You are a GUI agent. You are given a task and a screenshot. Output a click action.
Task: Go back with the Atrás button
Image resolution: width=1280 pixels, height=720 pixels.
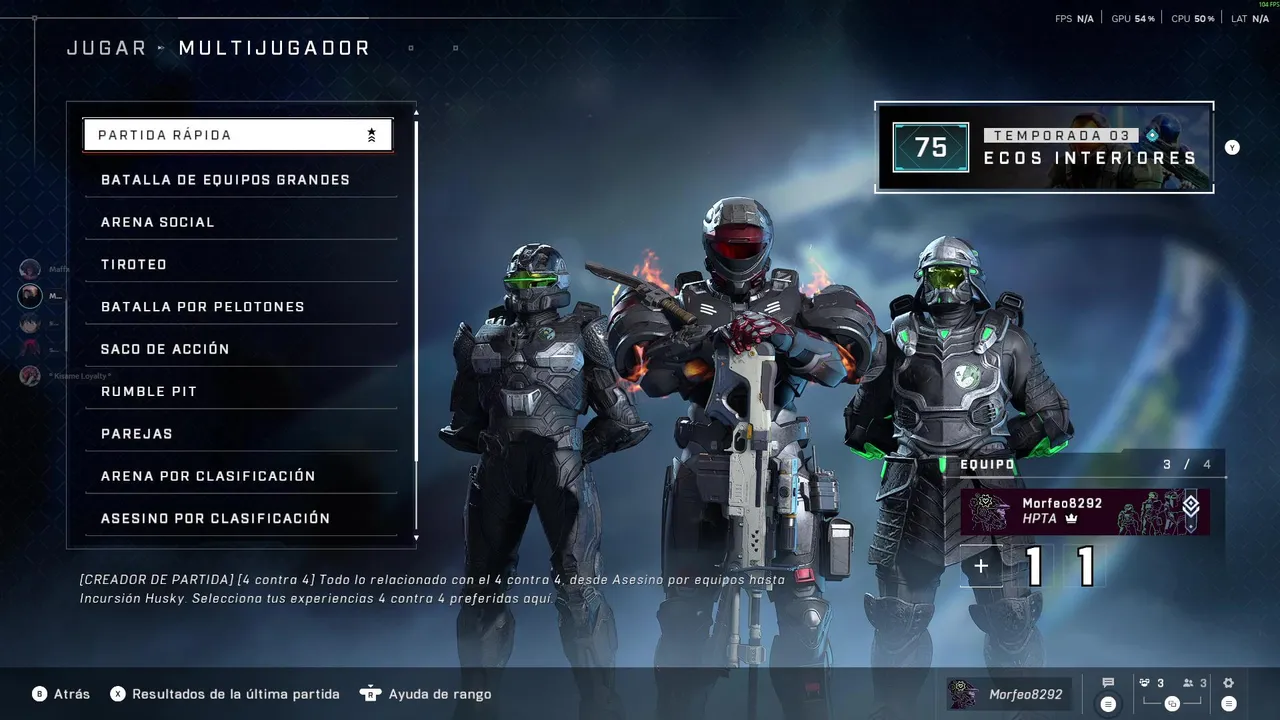coord(61,694)
